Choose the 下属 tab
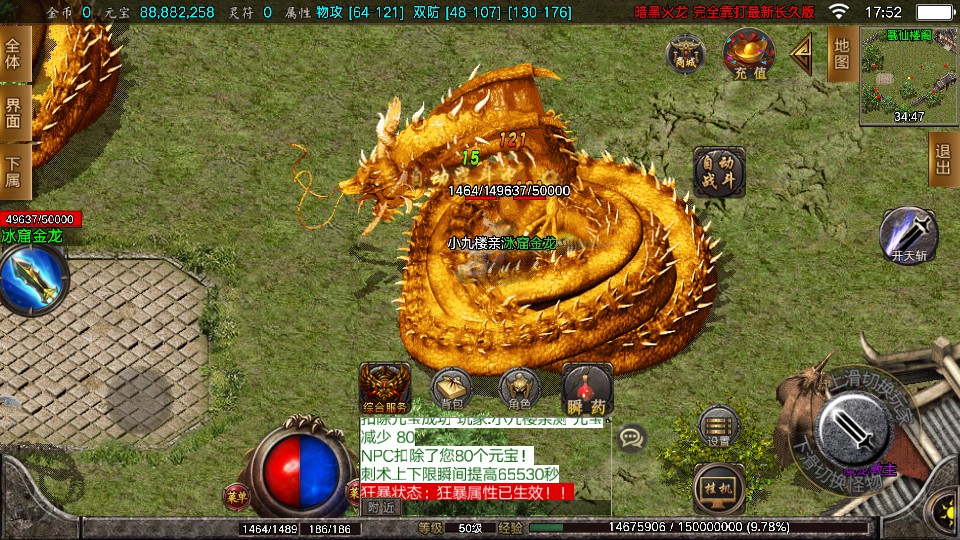This screenshot has height=540, width=960. coord(15,171)
